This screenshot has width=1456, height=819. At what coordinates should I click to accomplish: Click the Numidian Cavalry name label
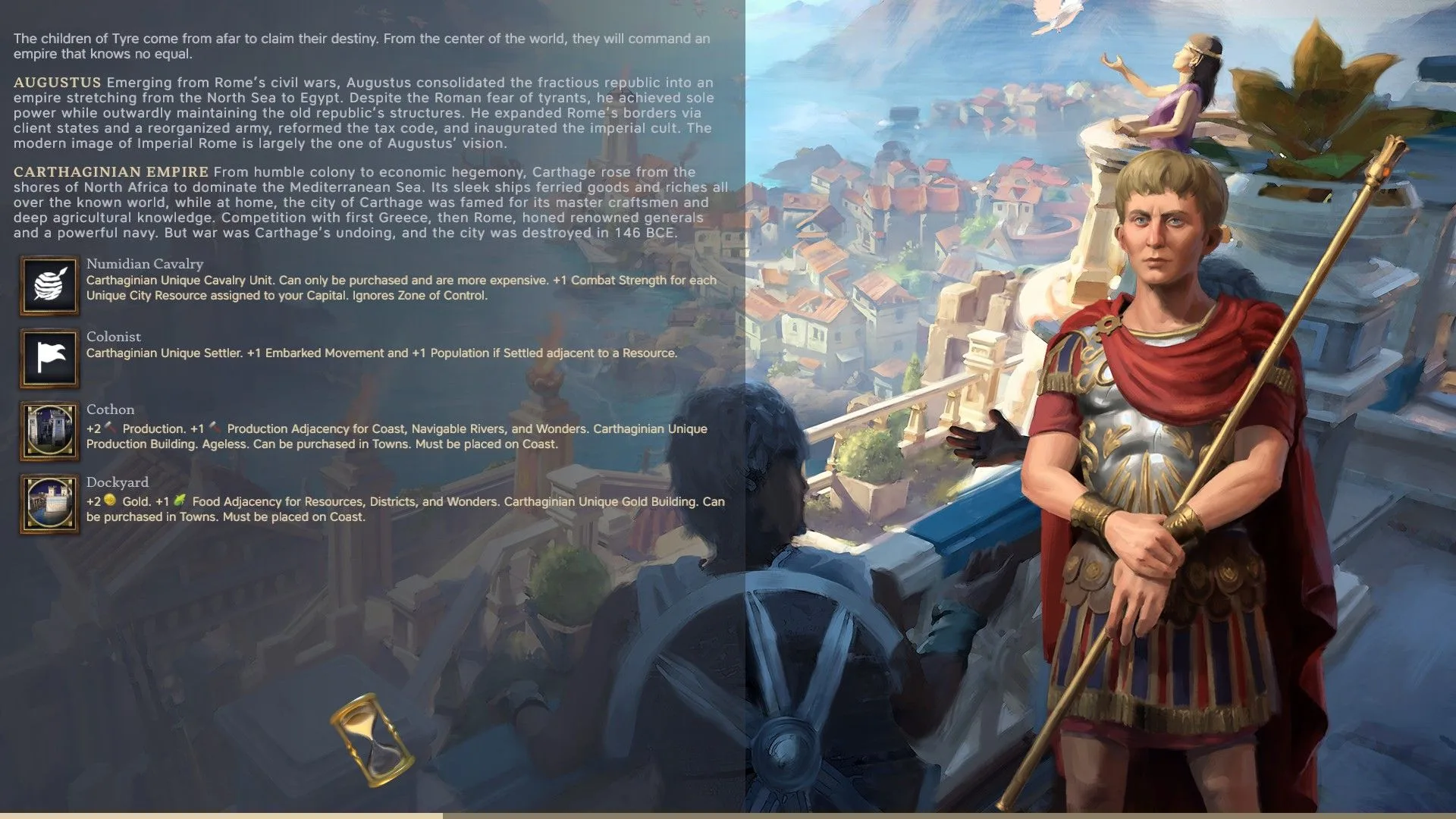pos(144,264)
